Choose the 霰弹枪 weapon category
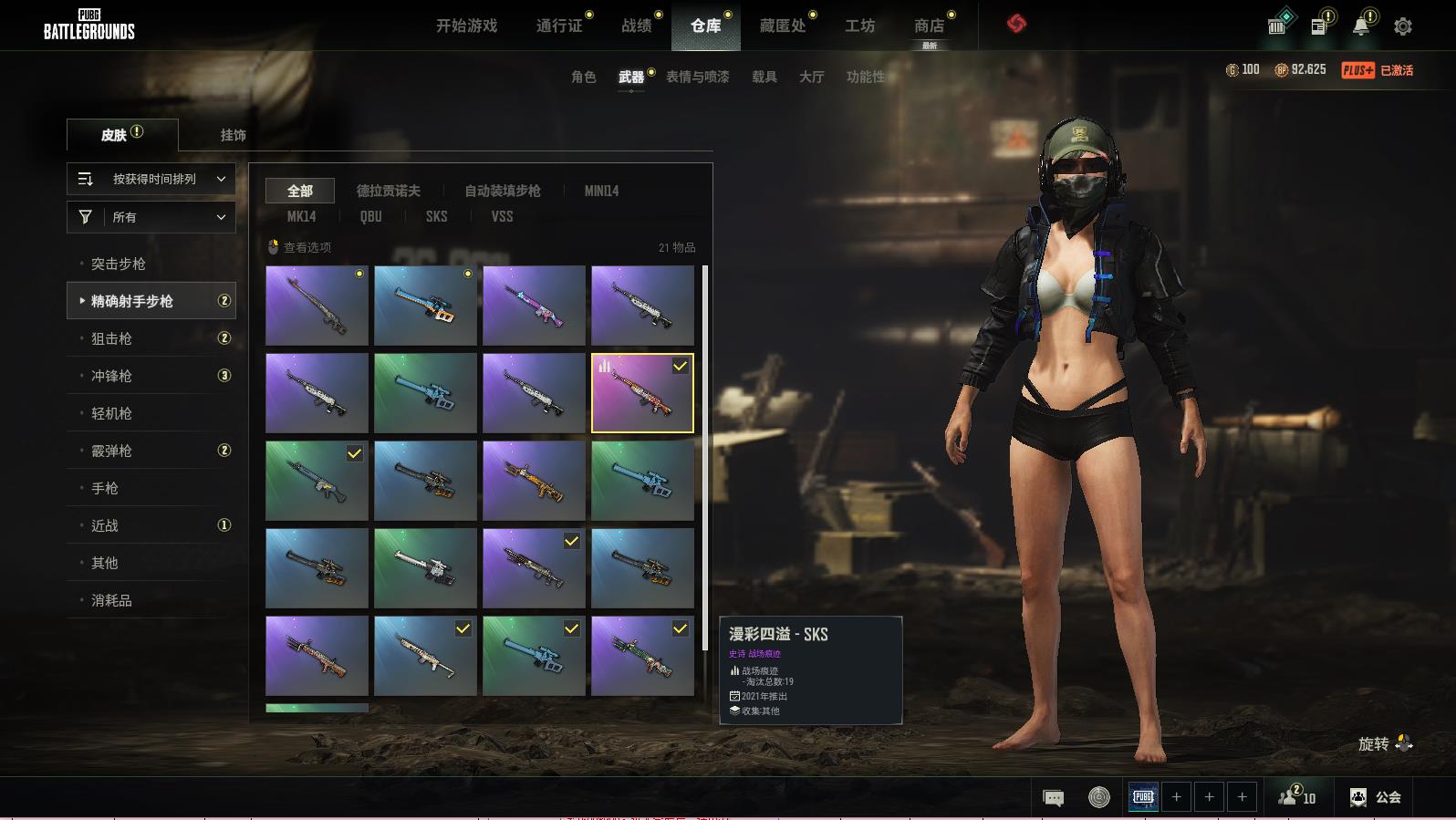1456x820 pixels. tap(111, 451)
